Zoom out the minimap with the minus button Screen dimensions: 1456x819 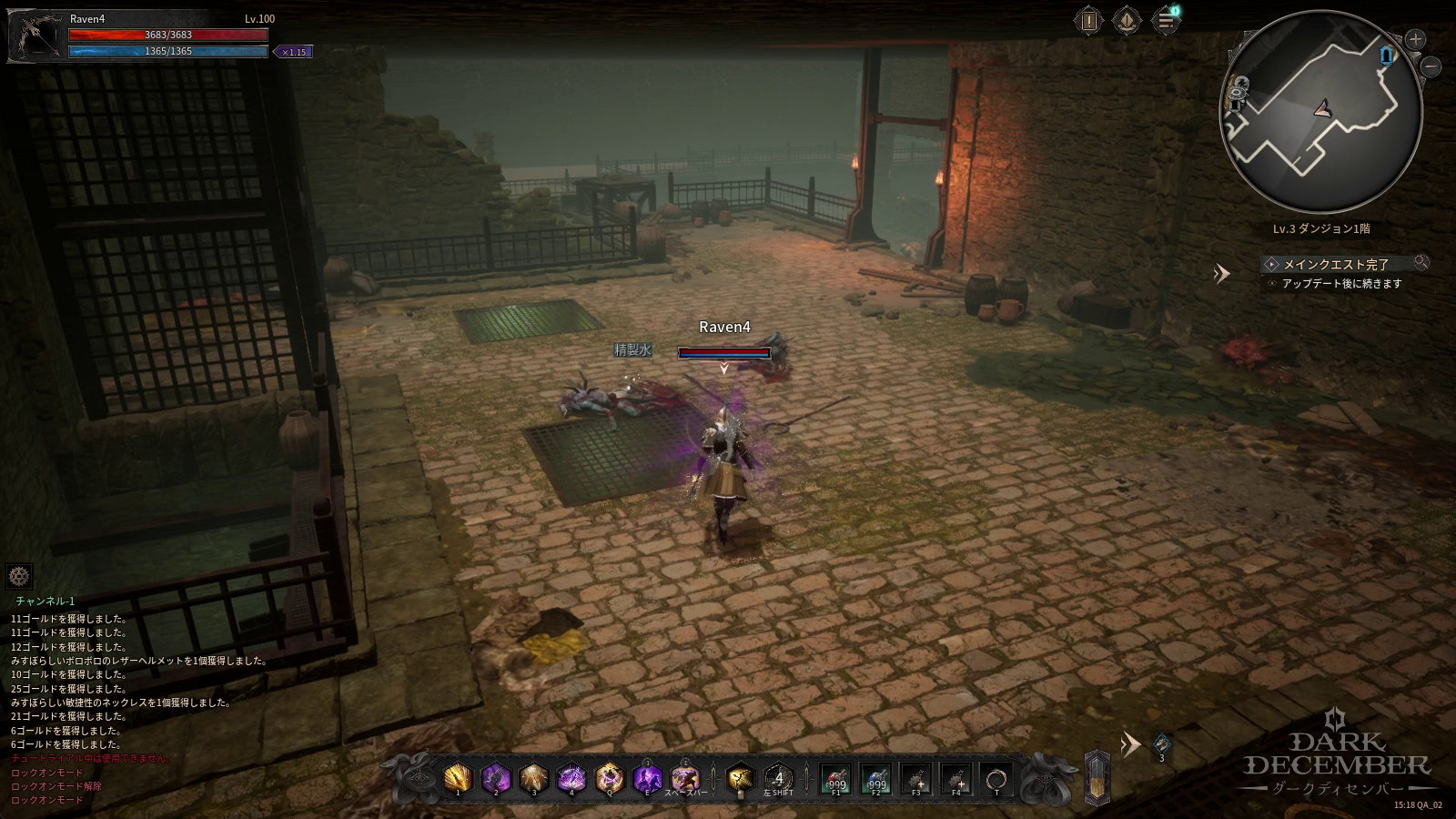pyautogui.click(x=1431, y=66)
